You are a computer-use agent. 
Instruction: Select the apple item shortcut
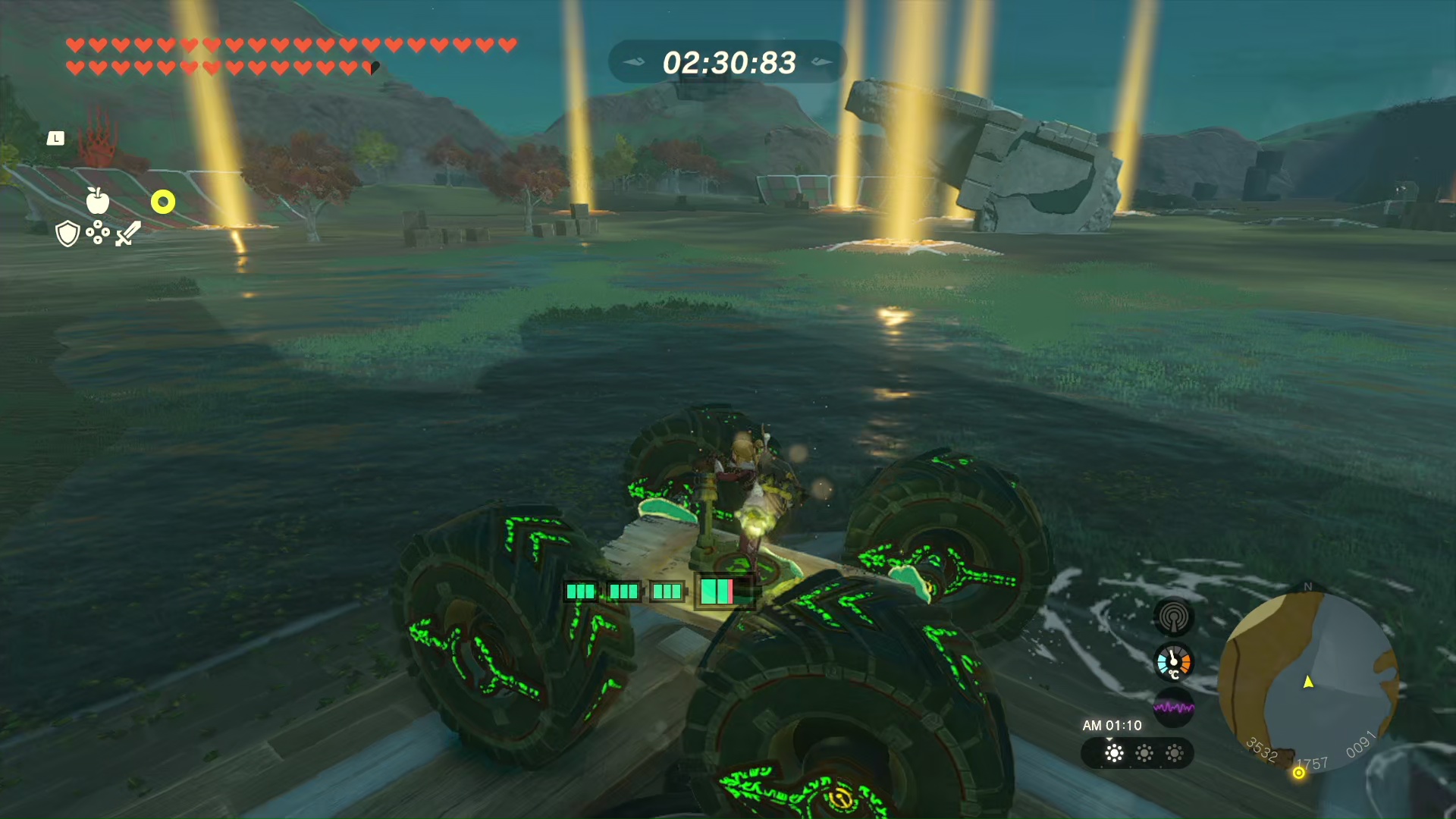click(x=97, y=201)
